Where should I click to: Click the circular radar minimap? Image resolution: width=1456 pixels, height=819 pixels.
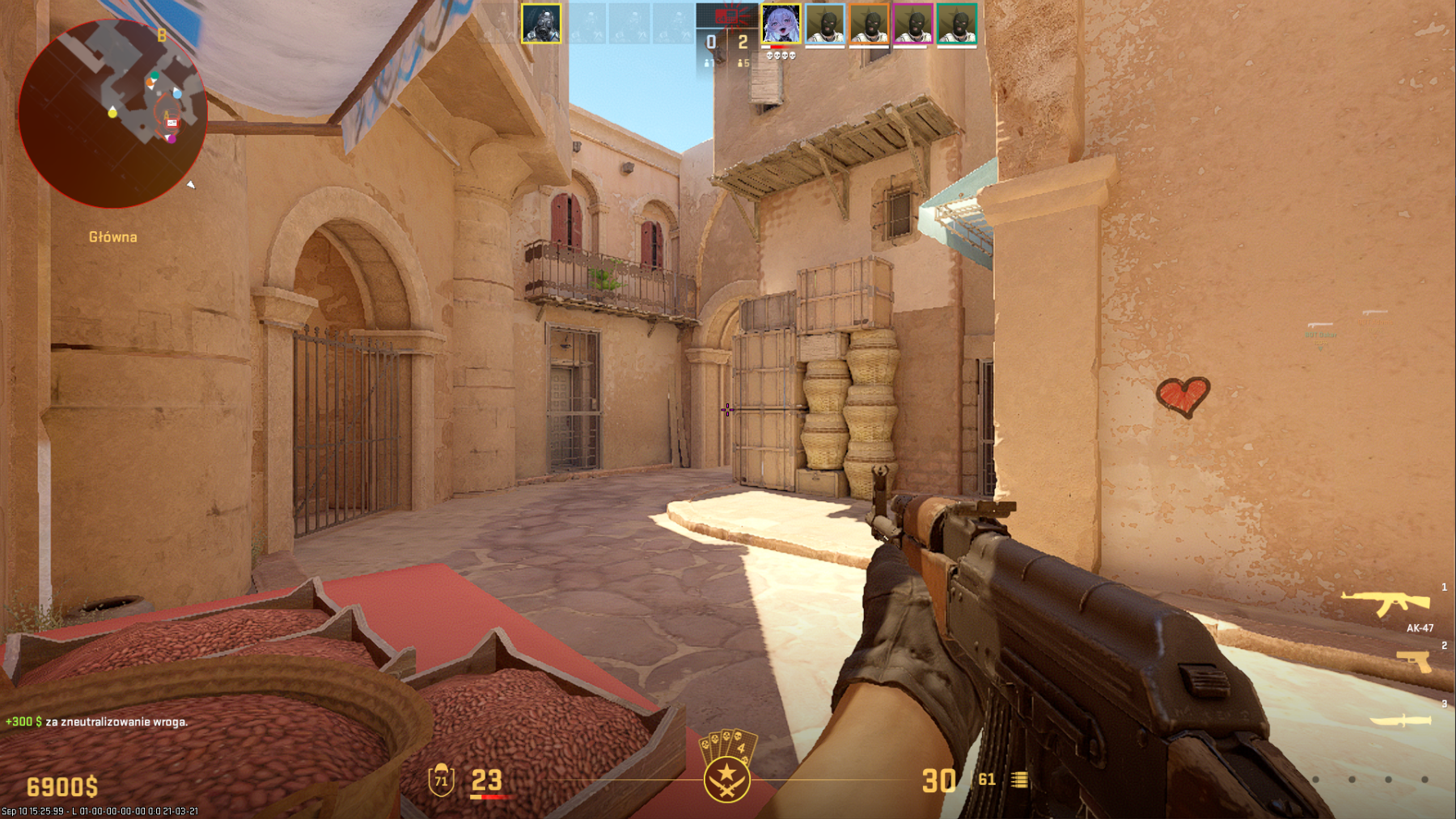112,113
